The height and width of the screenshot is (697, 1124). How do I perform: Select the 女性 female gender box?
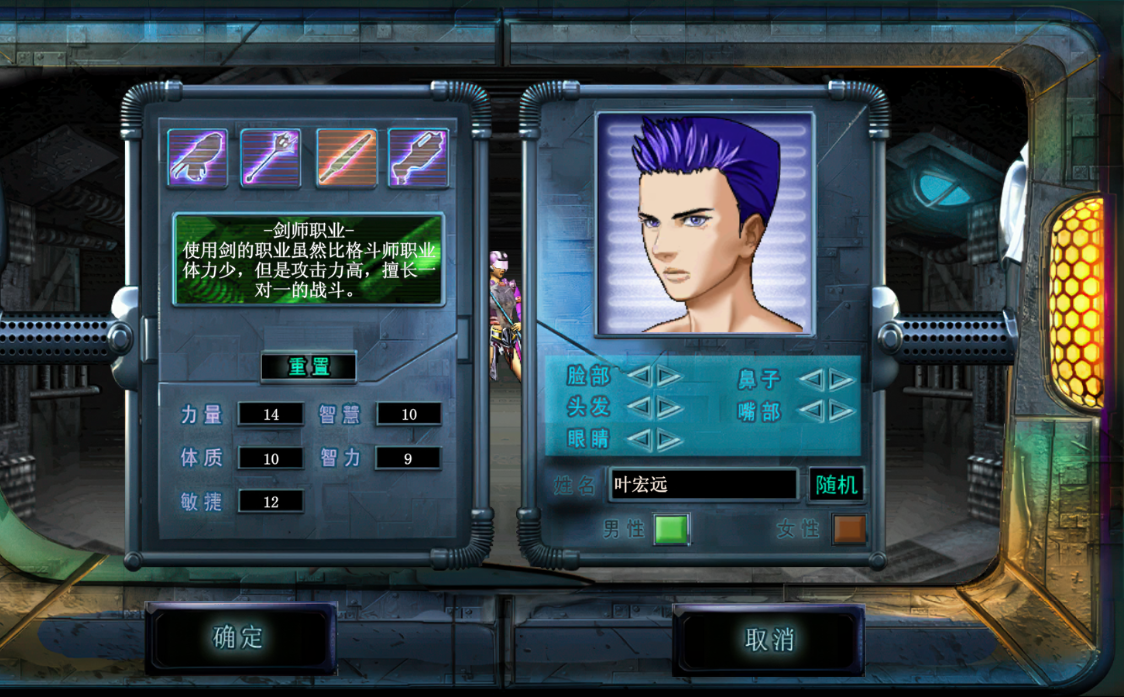click(x=848, y=529)
